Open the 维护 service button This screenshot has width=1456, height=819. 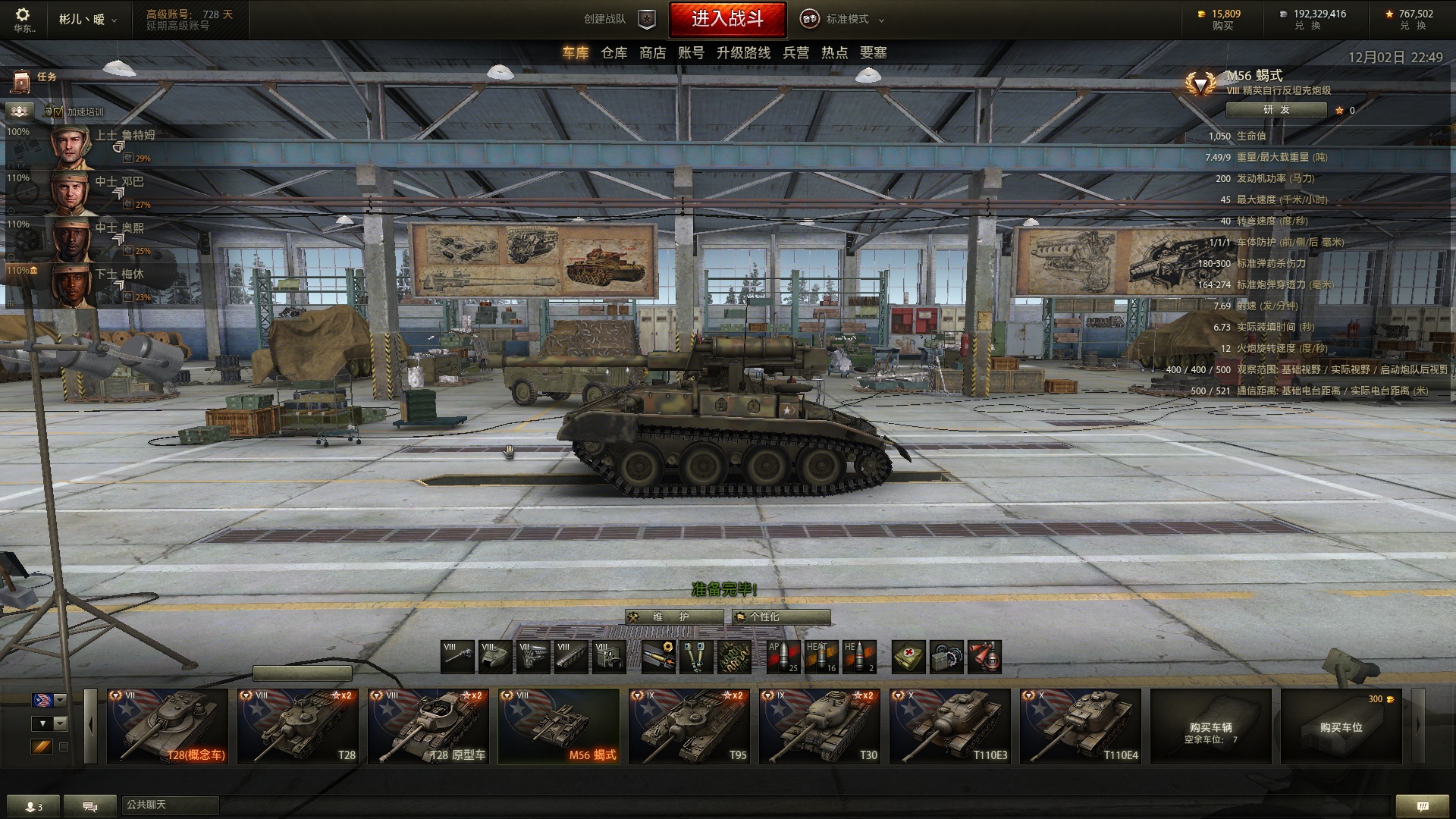tap(673, 617)
